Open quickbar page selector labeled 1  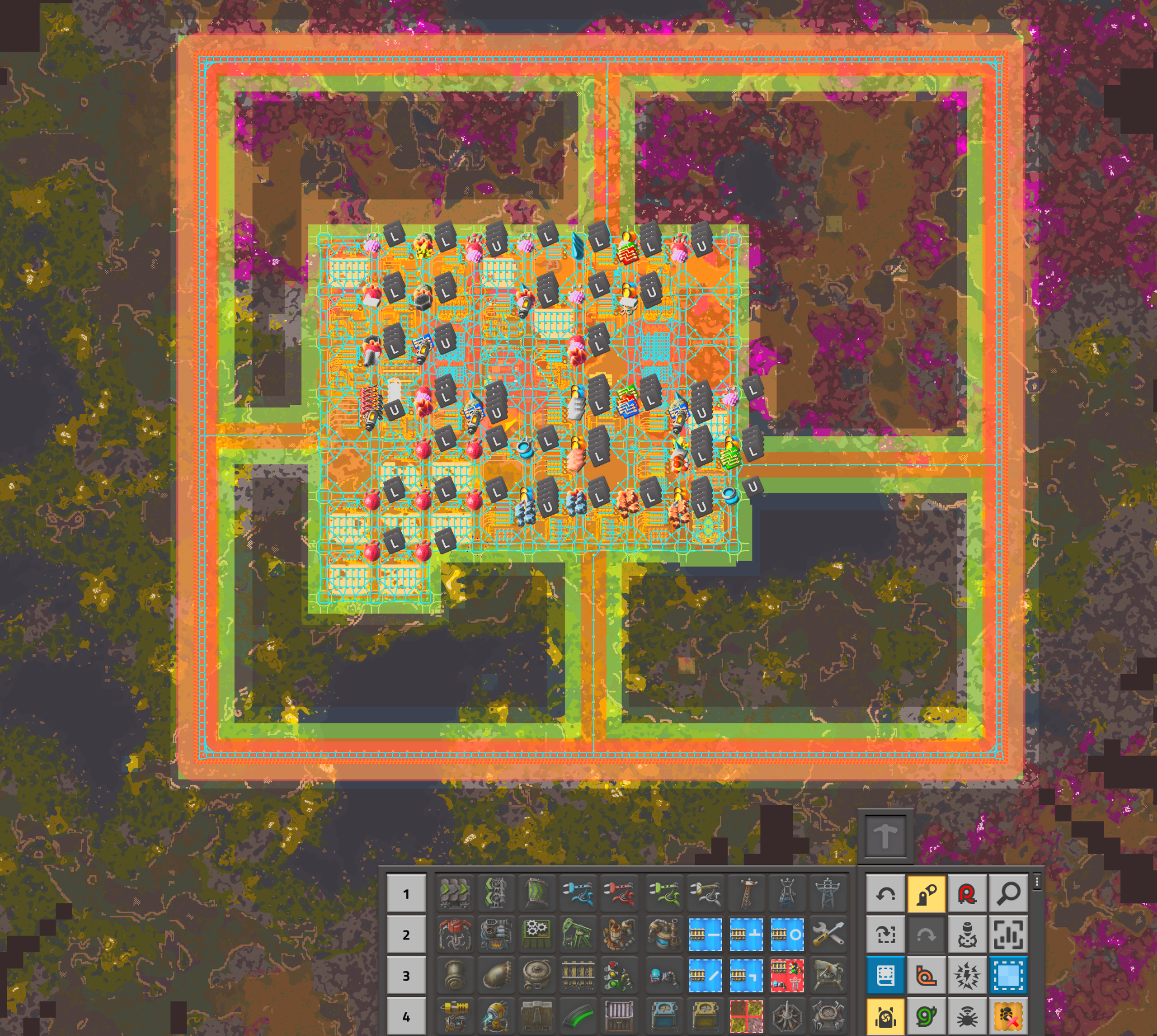click(x=406, y=893)
